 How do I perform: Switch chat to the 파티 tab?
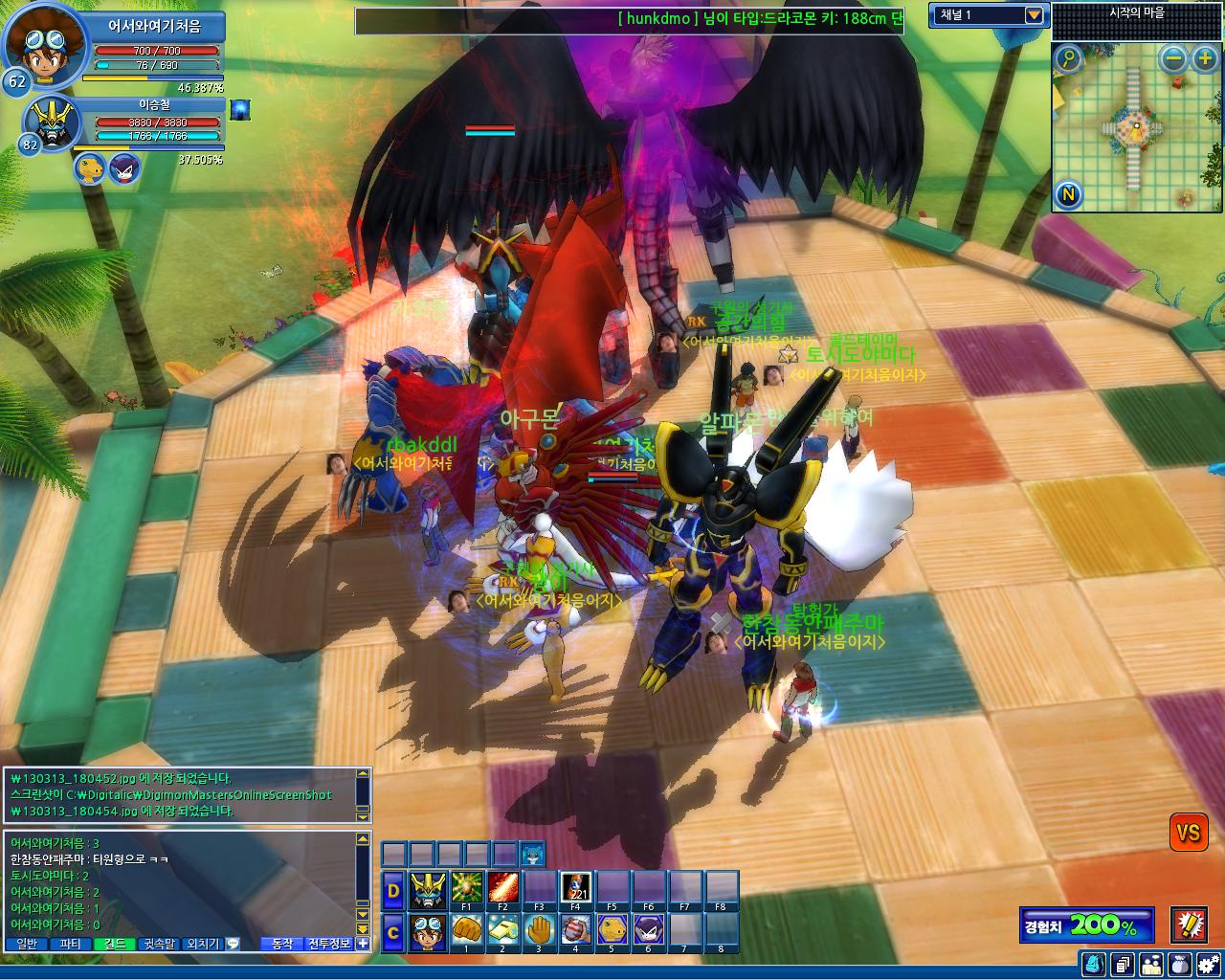(x=70, y=944)
